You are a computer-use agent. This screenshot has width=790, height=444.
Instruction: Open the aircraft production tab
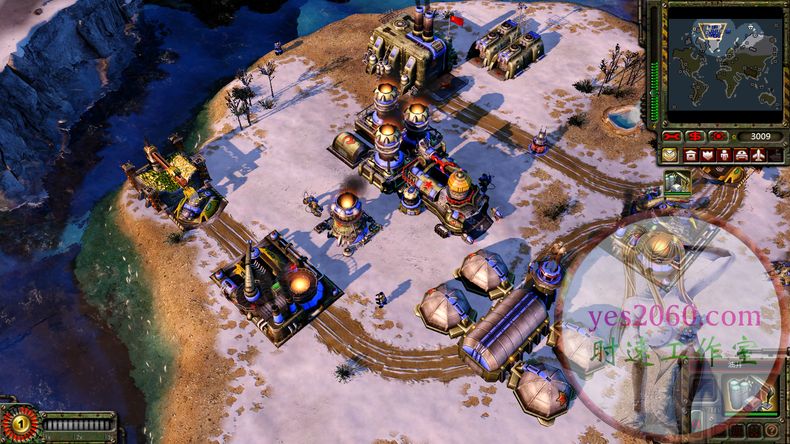point(757,155)
